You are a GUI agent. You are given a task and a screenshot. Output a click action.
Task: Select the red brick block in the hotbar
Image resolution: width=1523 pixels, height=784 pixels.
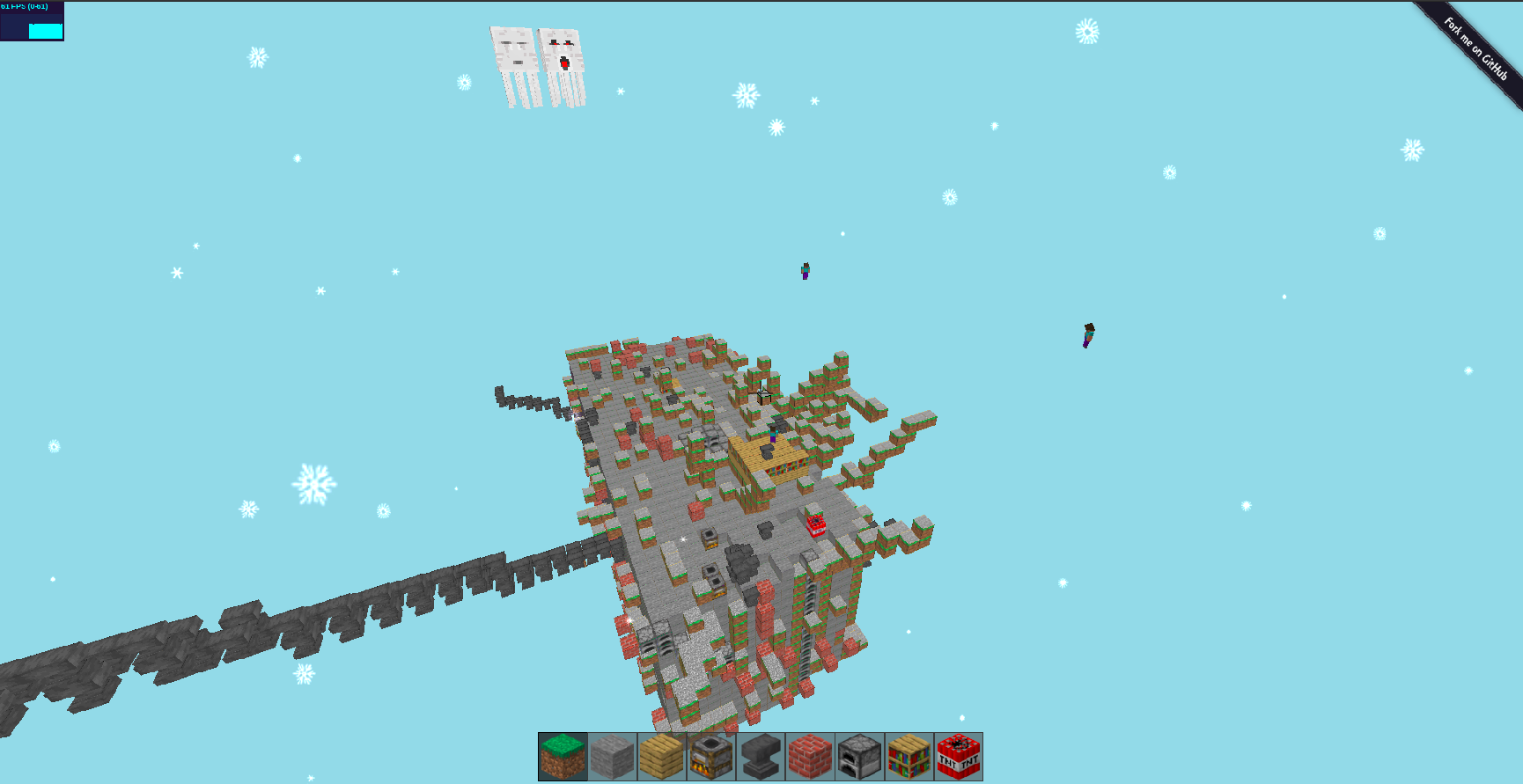click(810, 758)
